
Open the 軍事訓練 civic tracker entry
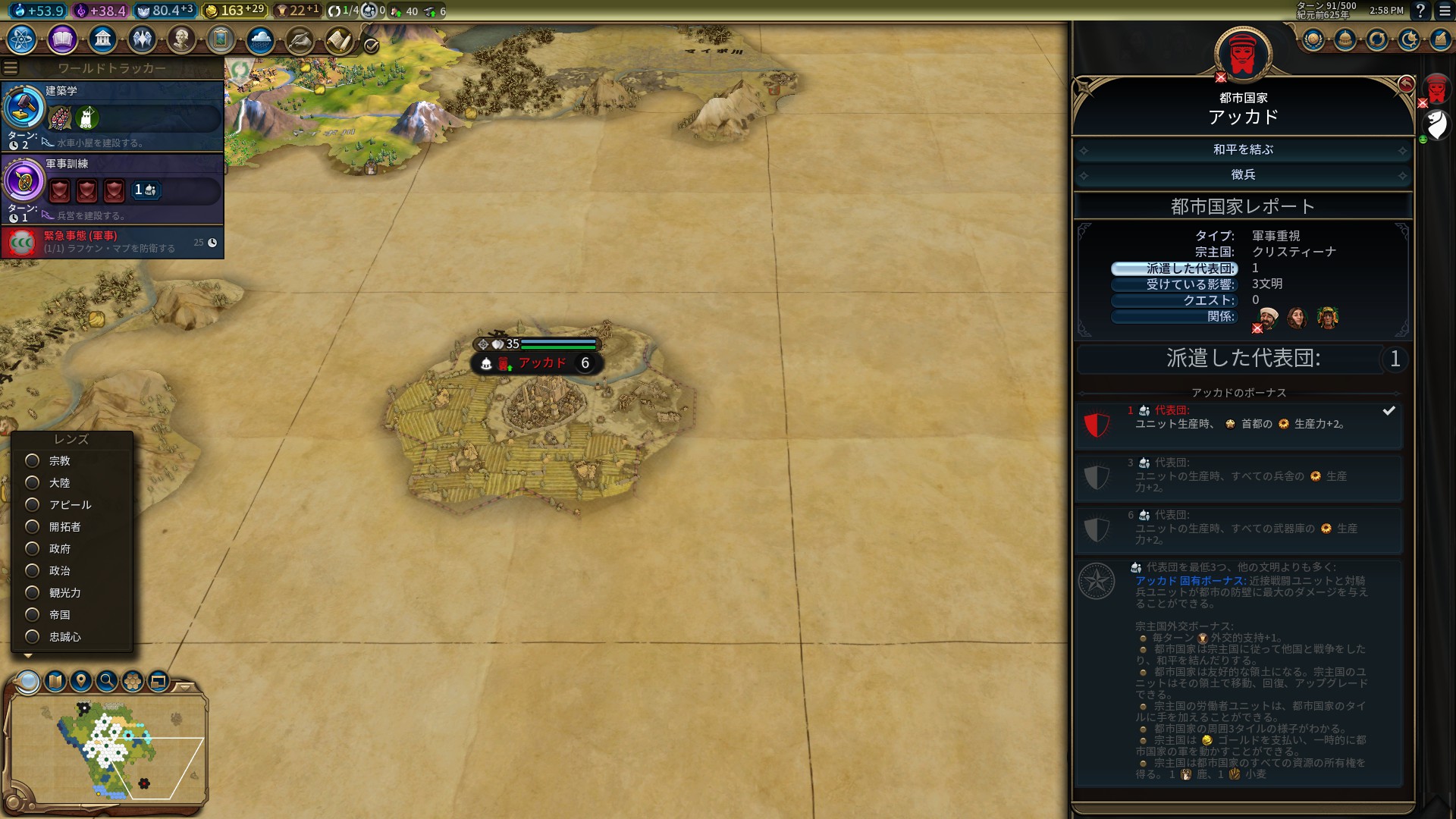coord(112,189)
